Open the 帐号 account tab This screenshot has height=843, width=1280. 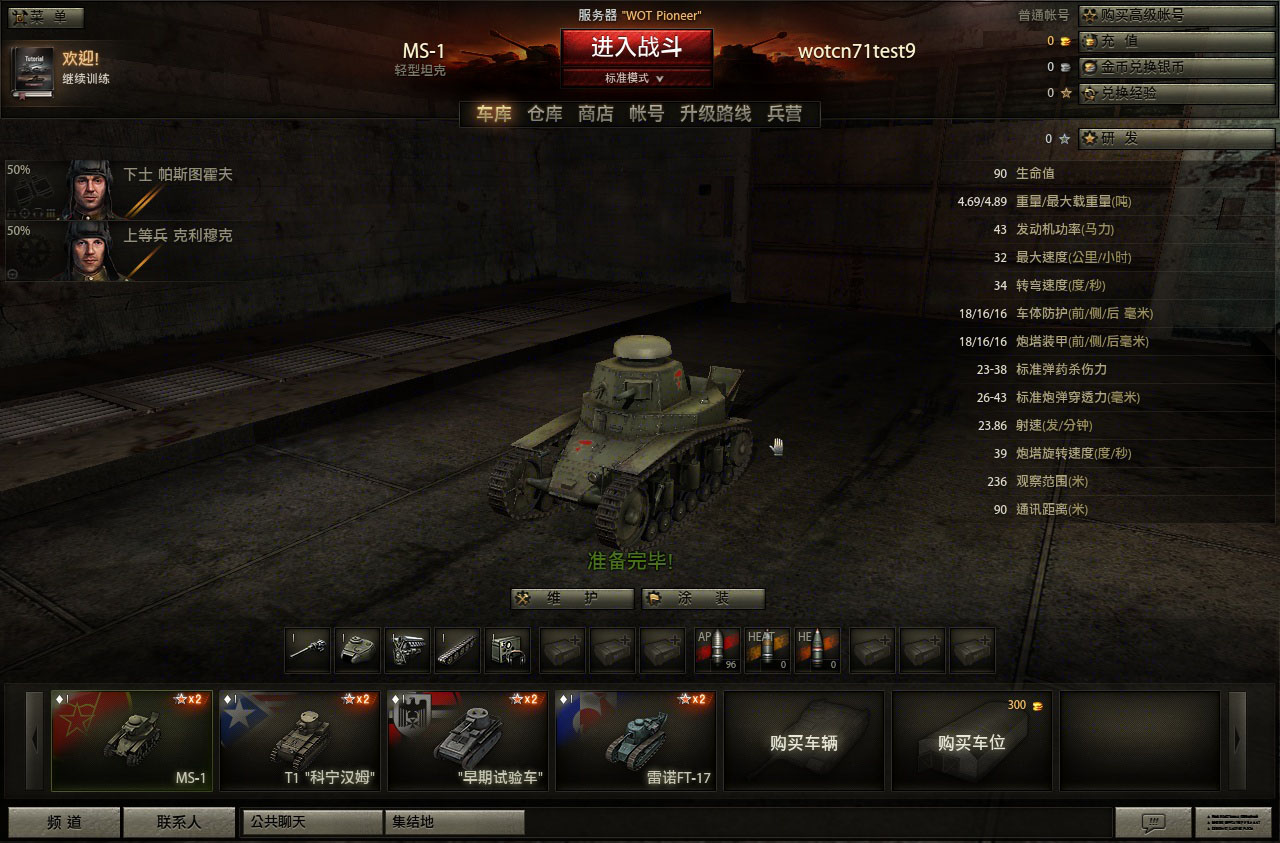coord(646,114)
